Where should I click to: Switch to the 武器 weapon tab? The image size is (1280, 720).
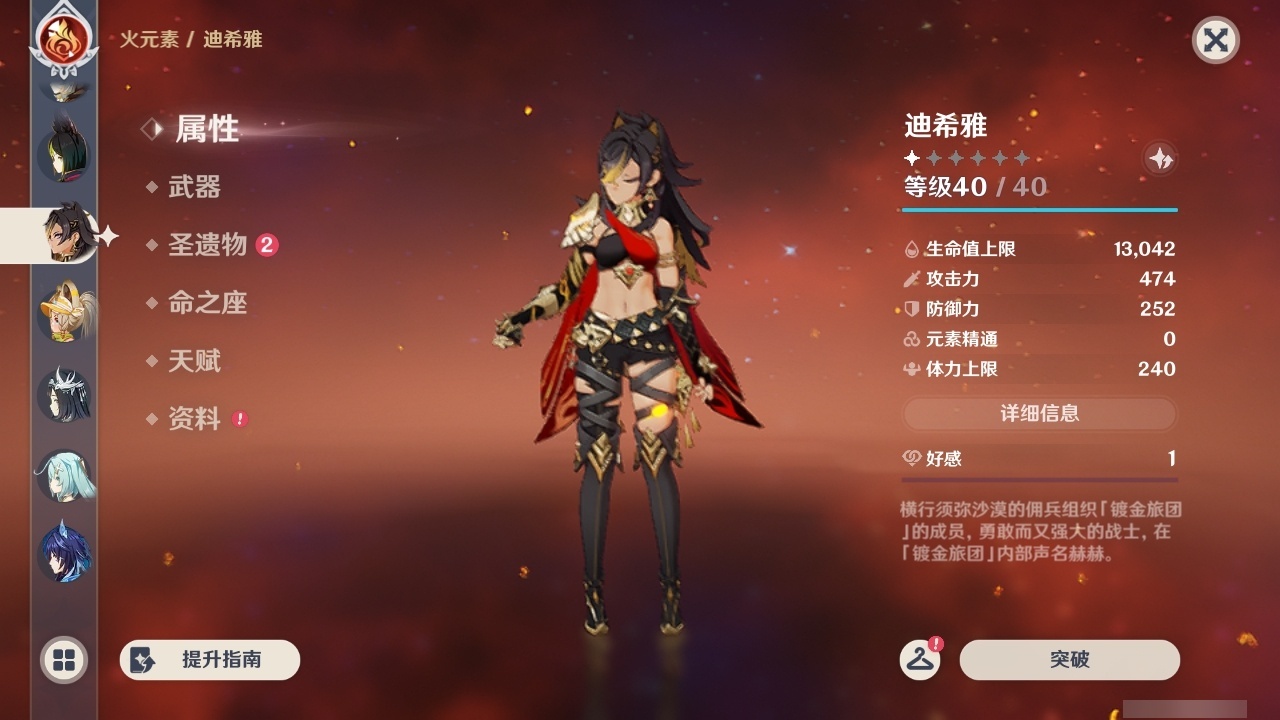click(x=194, y=187)
